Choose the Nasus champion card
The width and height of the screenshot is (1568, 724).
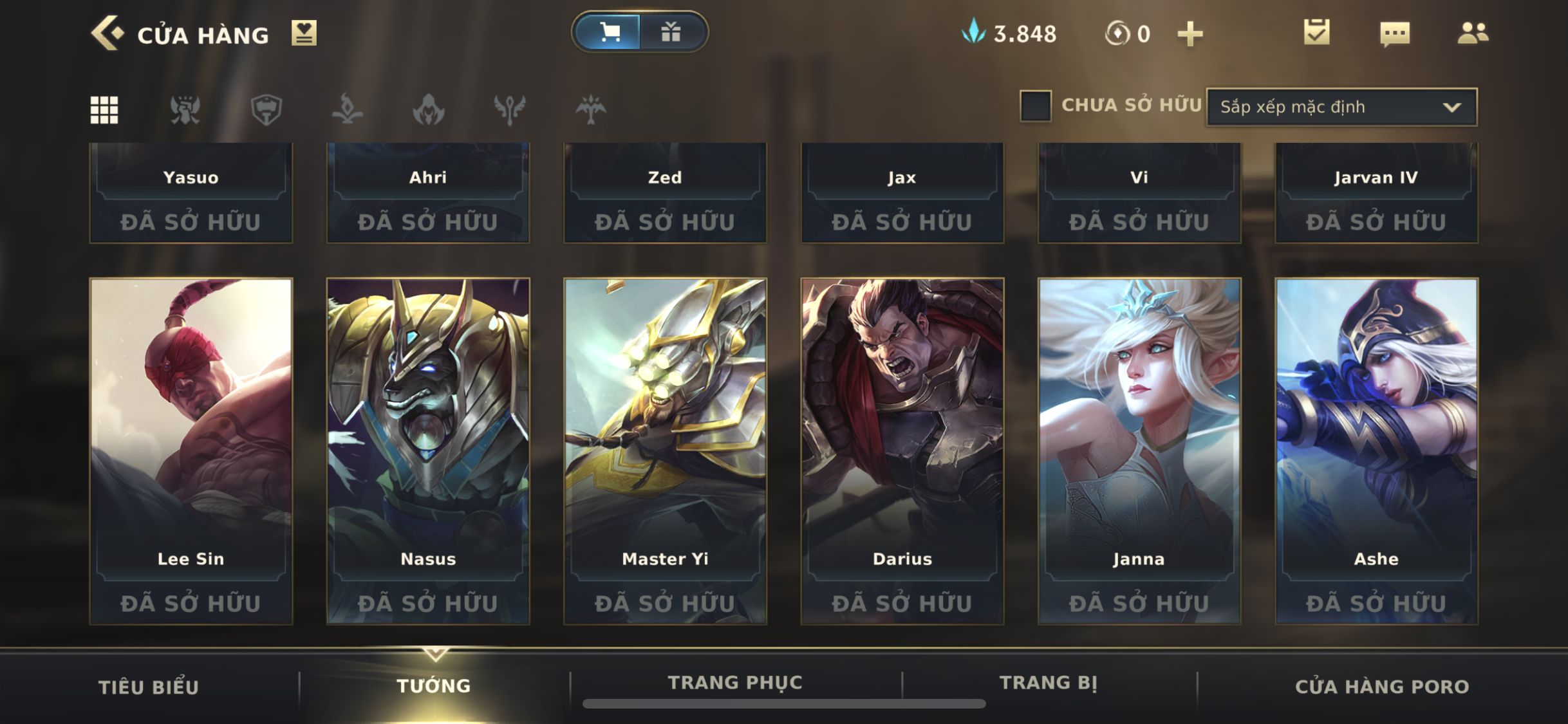tap(428, 450)
